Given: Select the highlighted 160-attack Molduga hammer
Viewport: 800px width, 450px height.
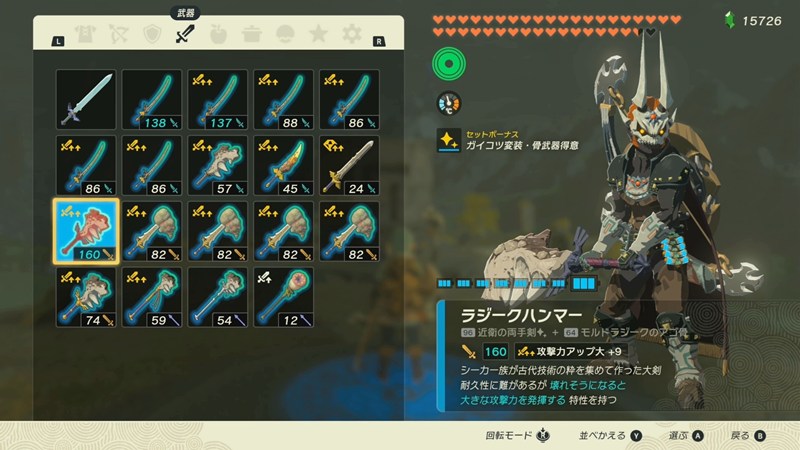Looking at the screenshot, I should pos(86,230).
